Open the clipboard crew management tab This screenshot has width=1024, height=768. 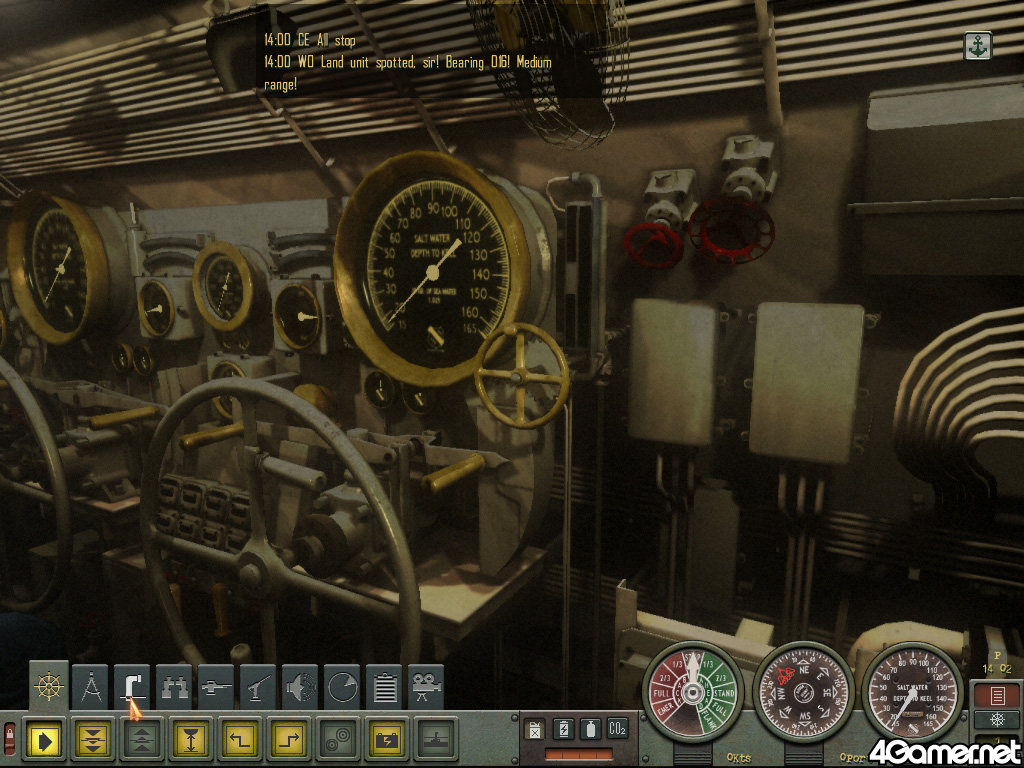384,687
